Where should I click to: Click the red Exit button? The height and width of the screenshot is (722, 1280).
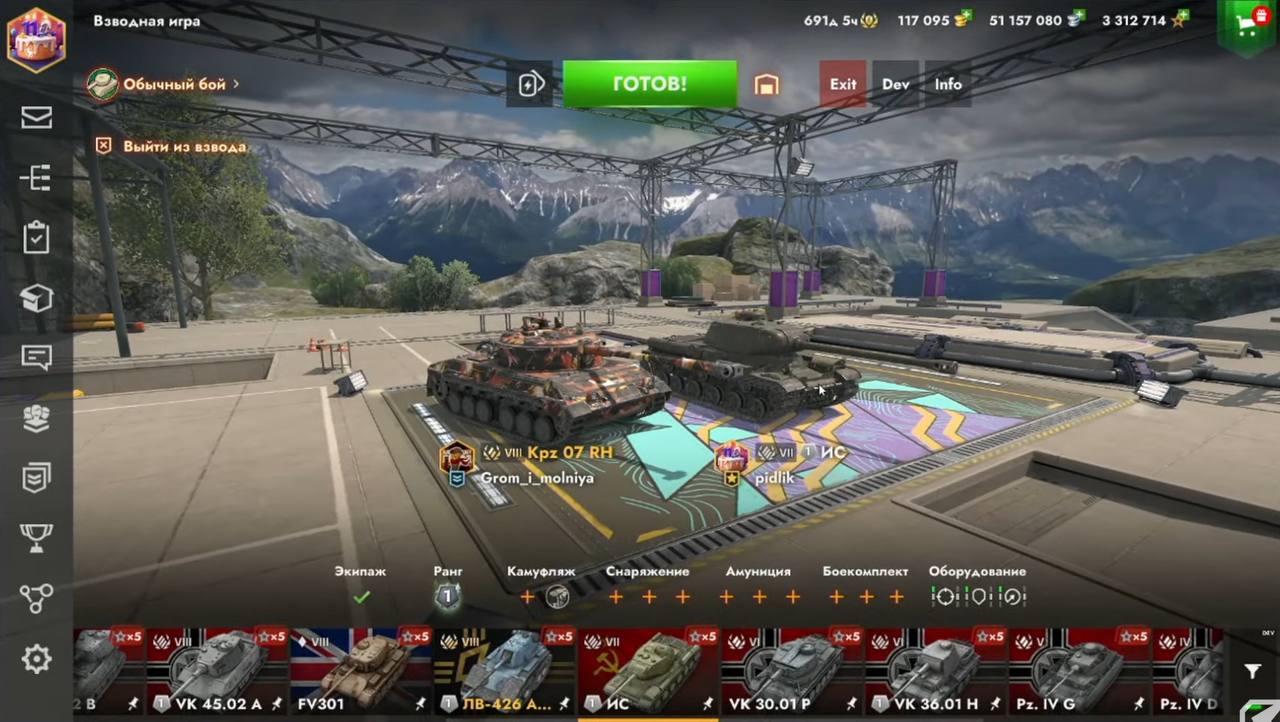click(x=843, y=84)
